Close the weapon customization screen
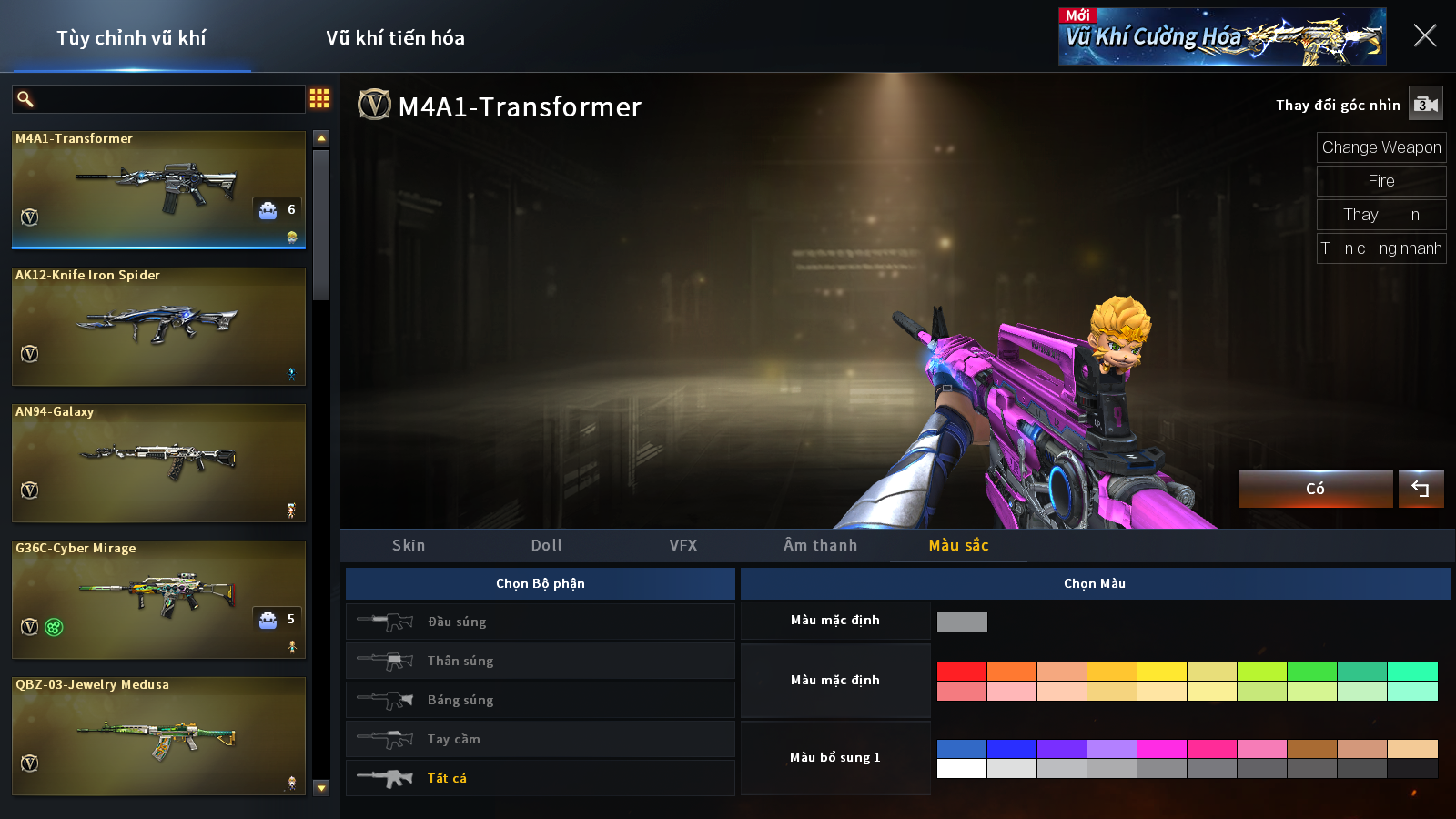 pos(1425,35)
